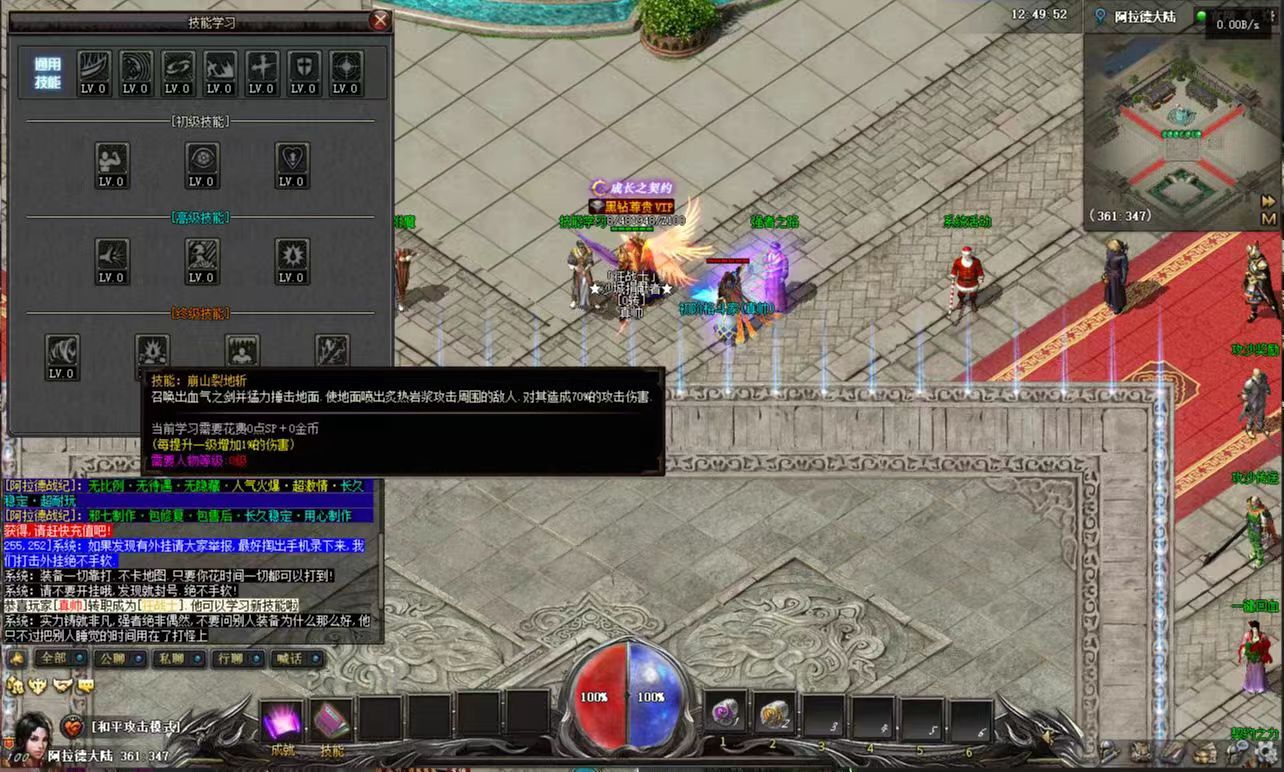Select the helmeted warrior advanced skill

coord(202,259)
